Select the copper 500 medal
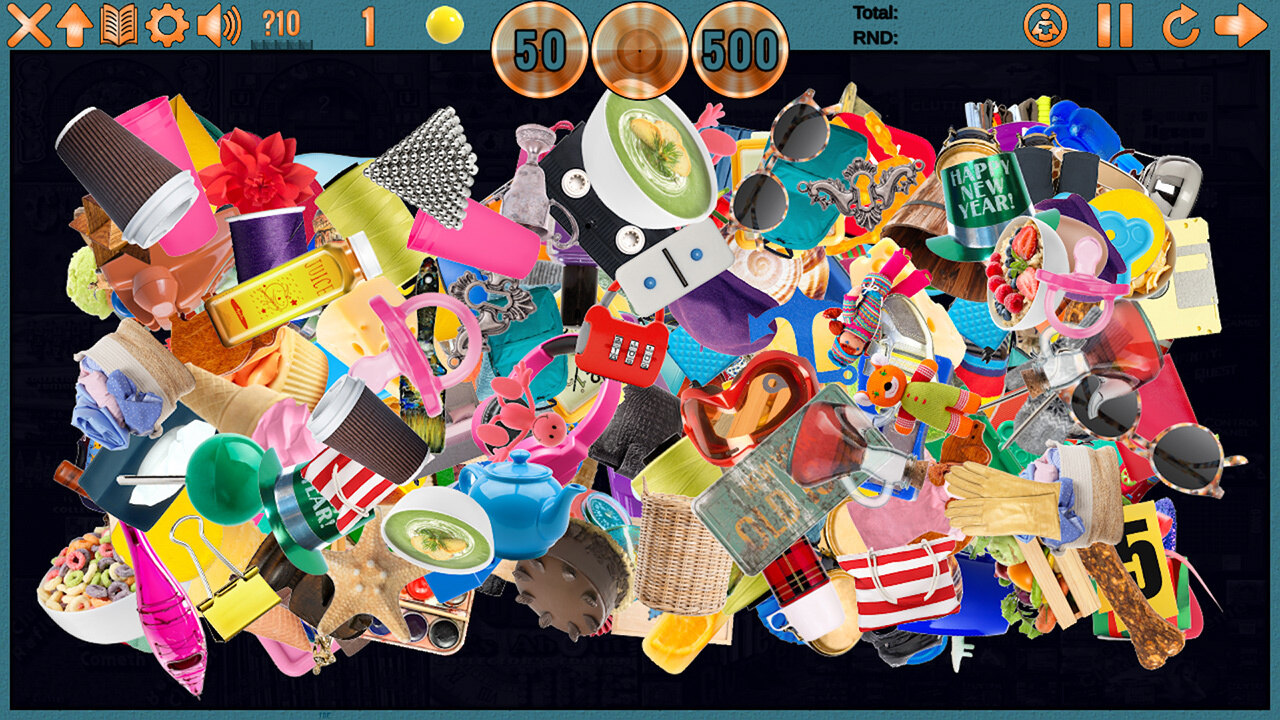This screenshot has width=1280, height=720. 740,50
